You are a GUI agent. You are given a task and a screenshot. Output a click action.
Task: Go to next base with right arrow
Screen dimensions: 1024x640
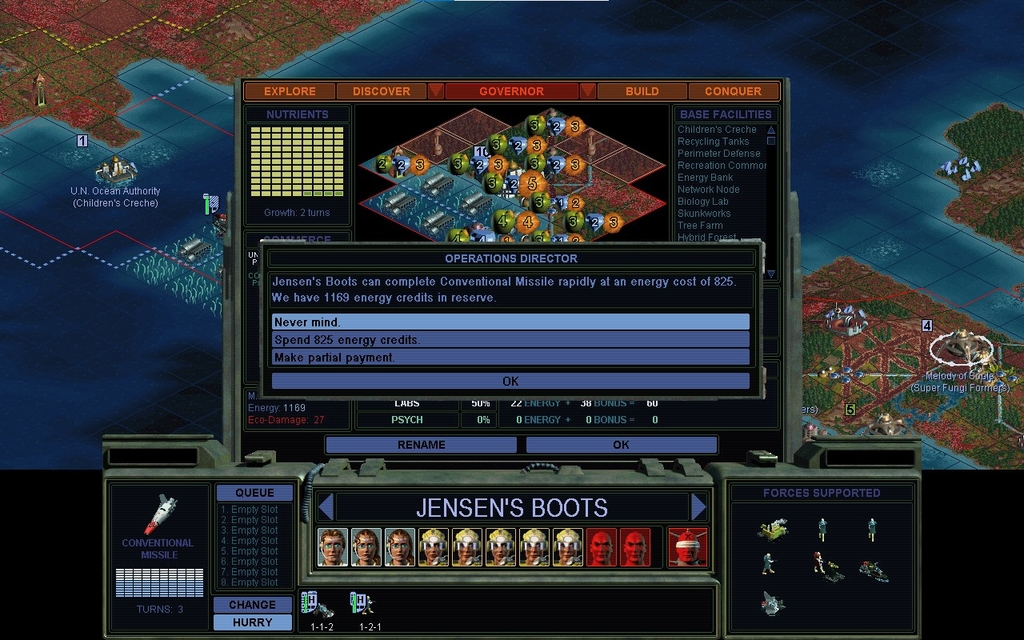click(698, 507)
